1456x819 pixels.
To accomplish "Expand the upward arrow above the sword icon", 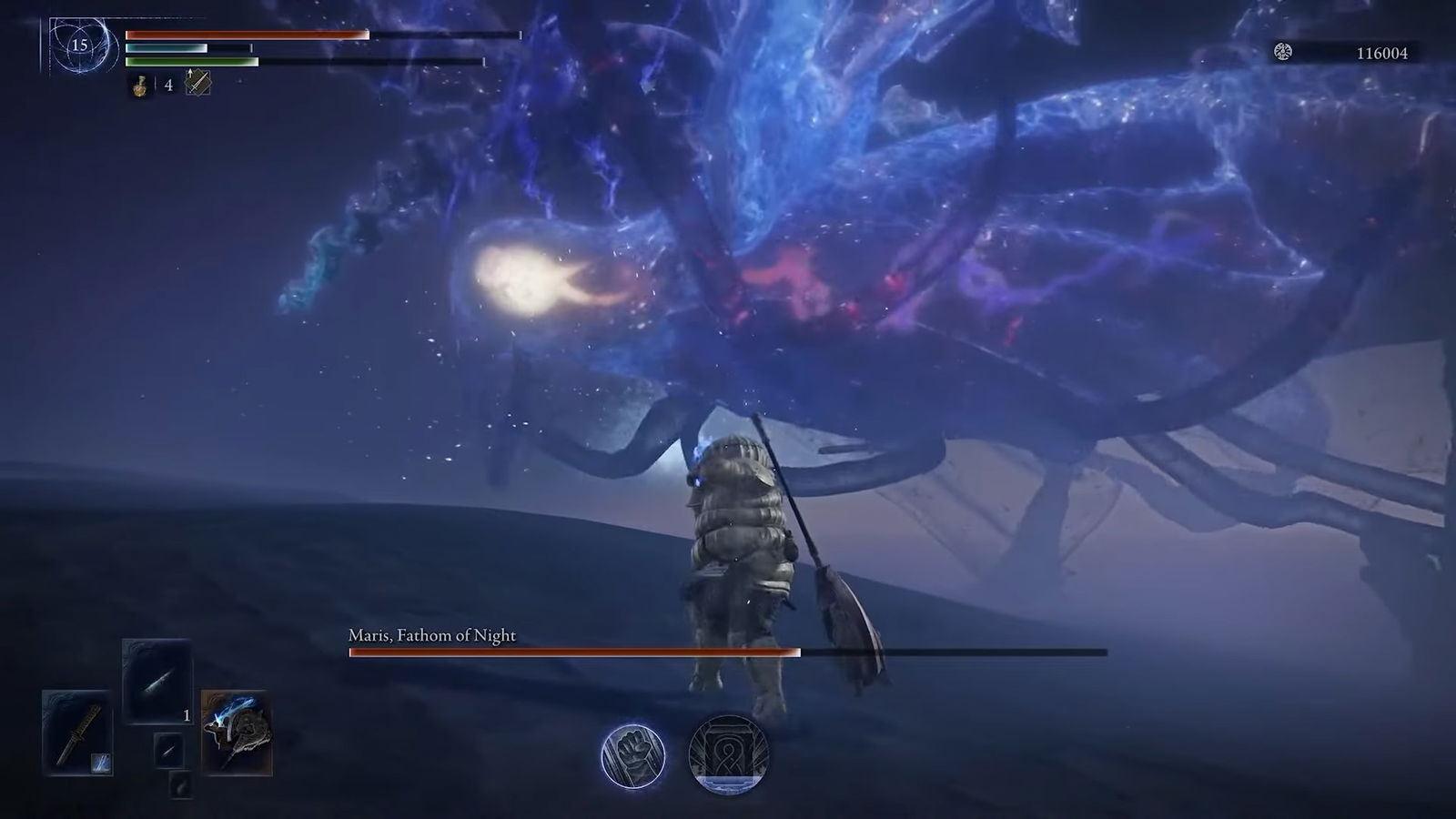I will pyautogui.click(x=190, y=73).
